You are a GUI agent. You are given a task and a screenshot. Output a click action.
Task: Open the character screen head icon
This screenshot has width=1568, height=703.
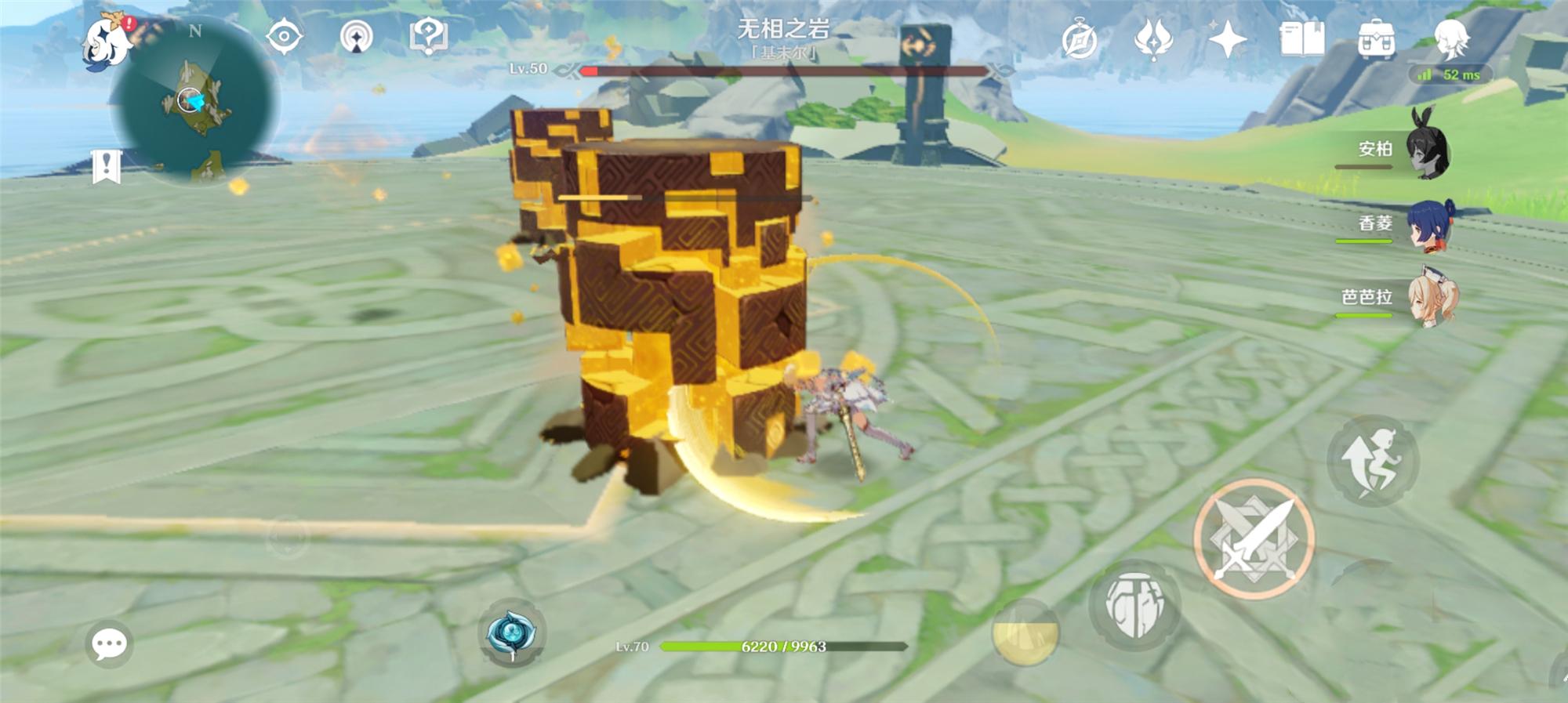[1450, 38]
